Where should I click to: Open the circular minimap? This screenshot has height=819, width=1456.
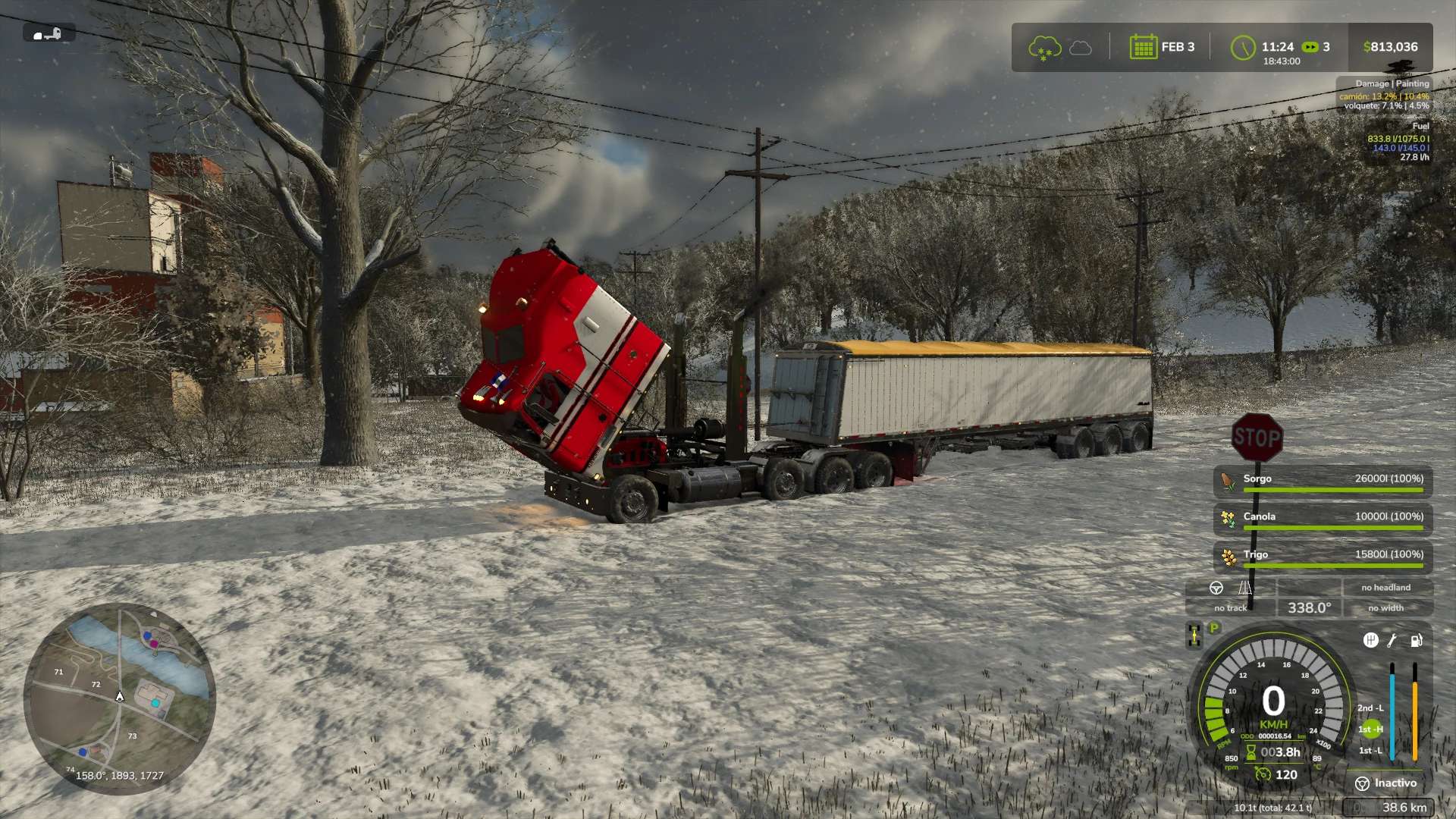coord(120,698)
